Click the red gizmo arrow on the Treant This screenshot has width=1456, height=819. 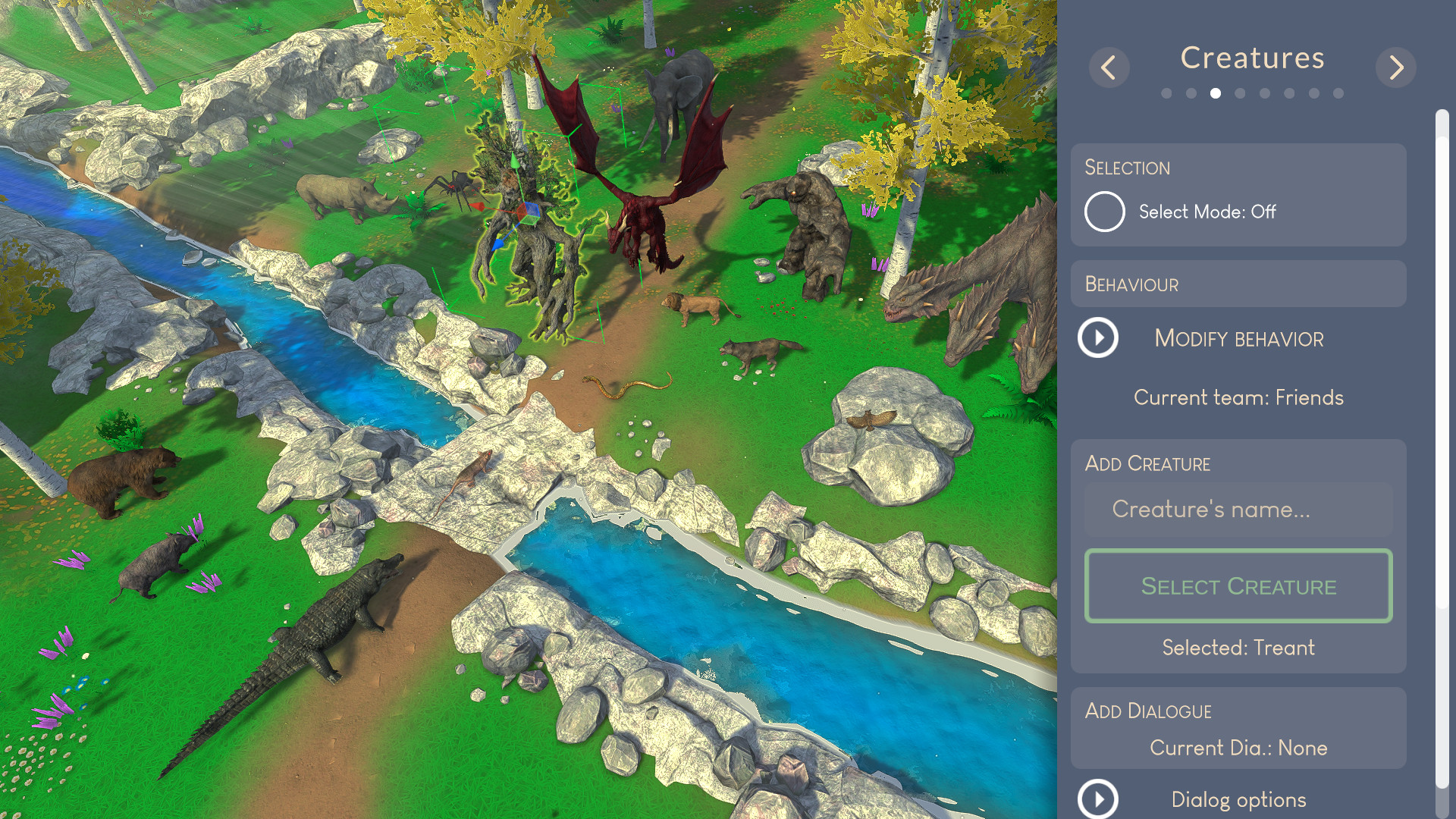click(476, 206)
